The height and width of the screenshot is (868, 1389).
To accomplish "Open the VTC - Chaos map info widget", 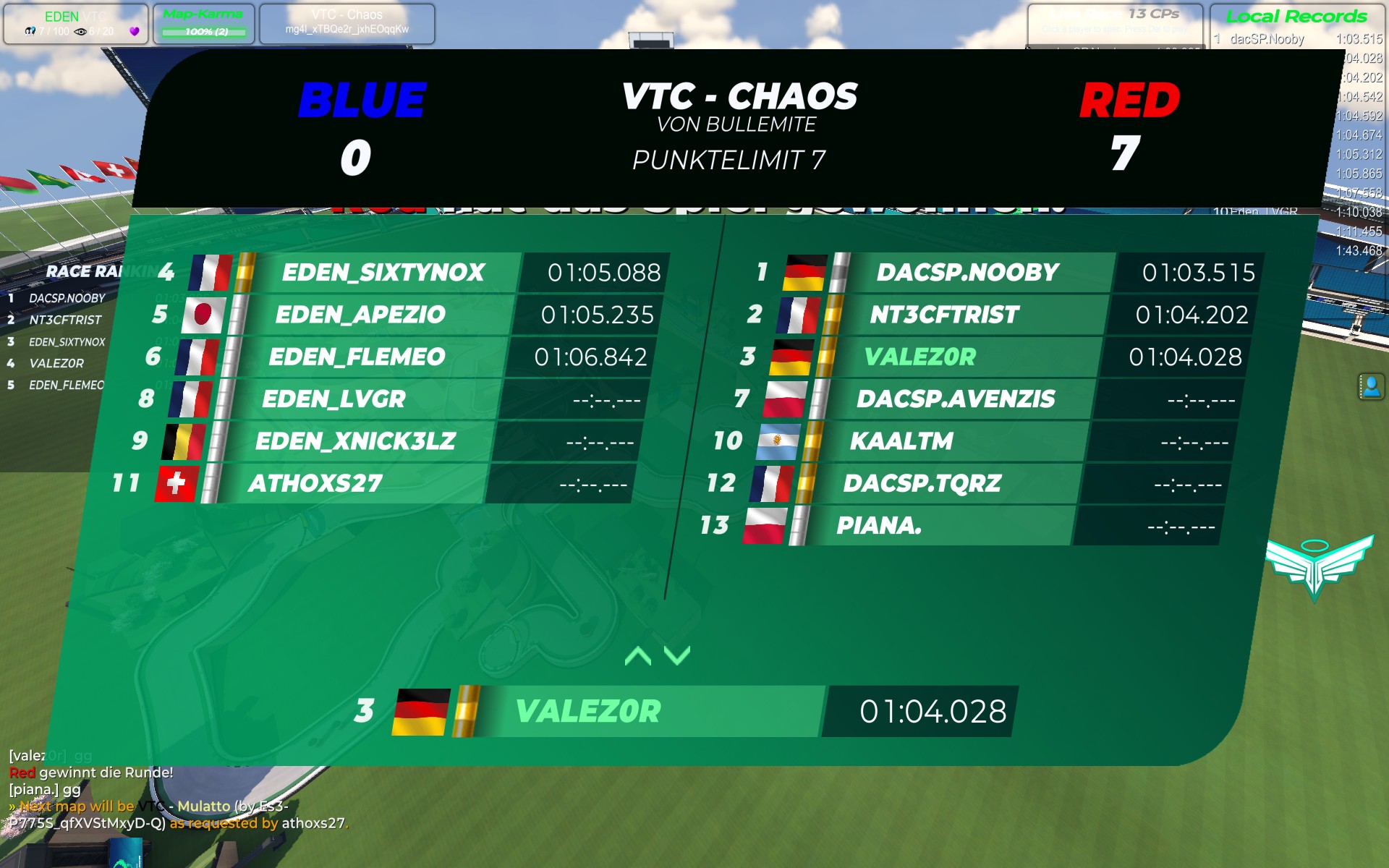I will pyautogui.click(x=347, y=24).
